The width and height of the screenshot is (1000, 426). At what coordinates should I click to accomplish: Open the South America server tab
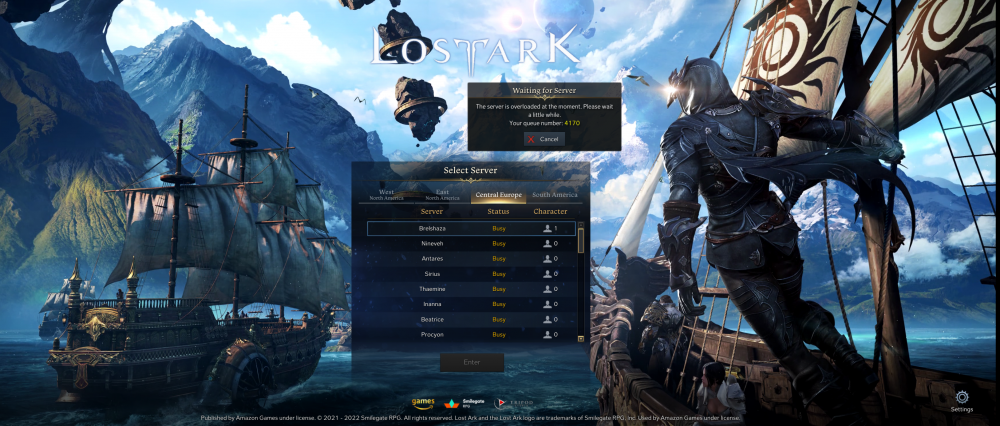[555, 196]
